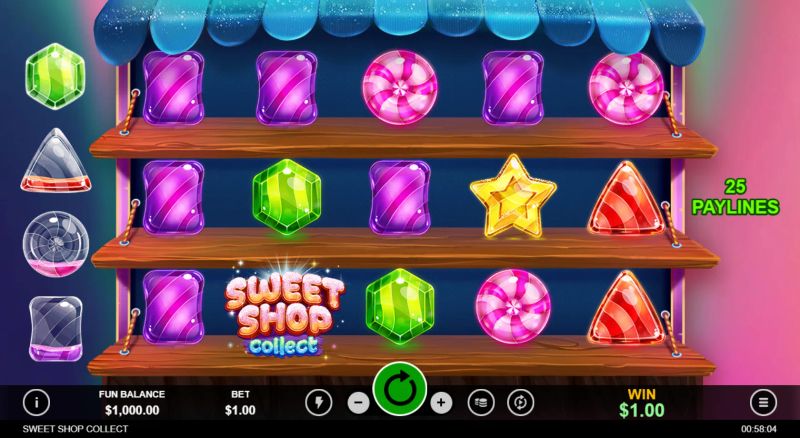Spin the reels with the green button
The width and height of the screenshot is (800, 438).
tap(399, 389)
